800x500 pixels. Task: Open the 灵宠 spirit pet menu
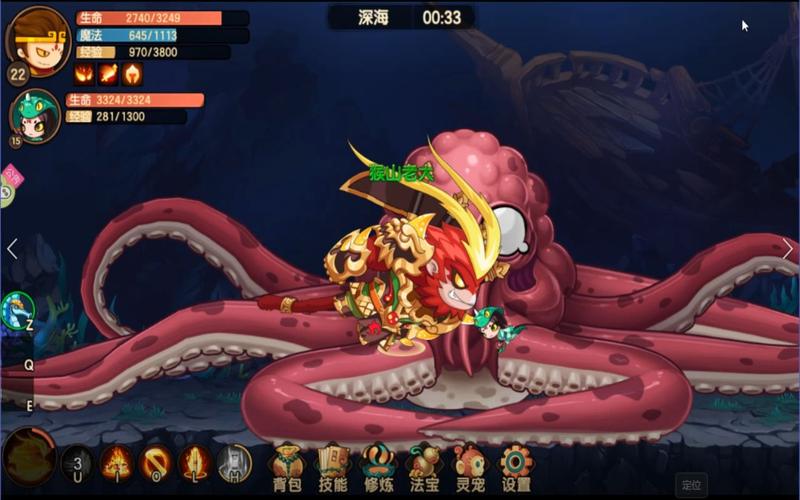(x=470, y=466)
